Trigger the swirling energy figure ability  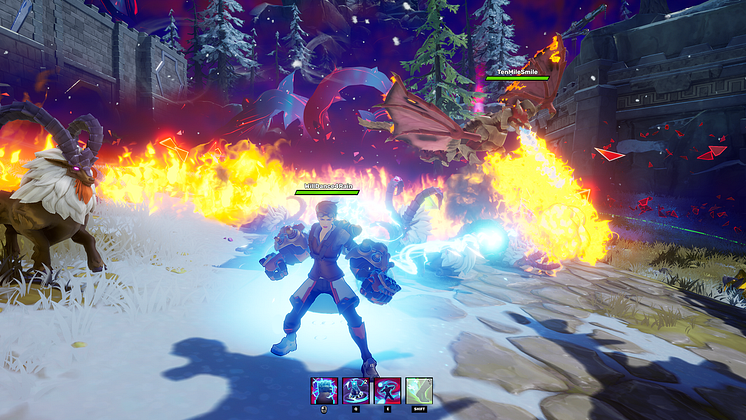[387, 390]
